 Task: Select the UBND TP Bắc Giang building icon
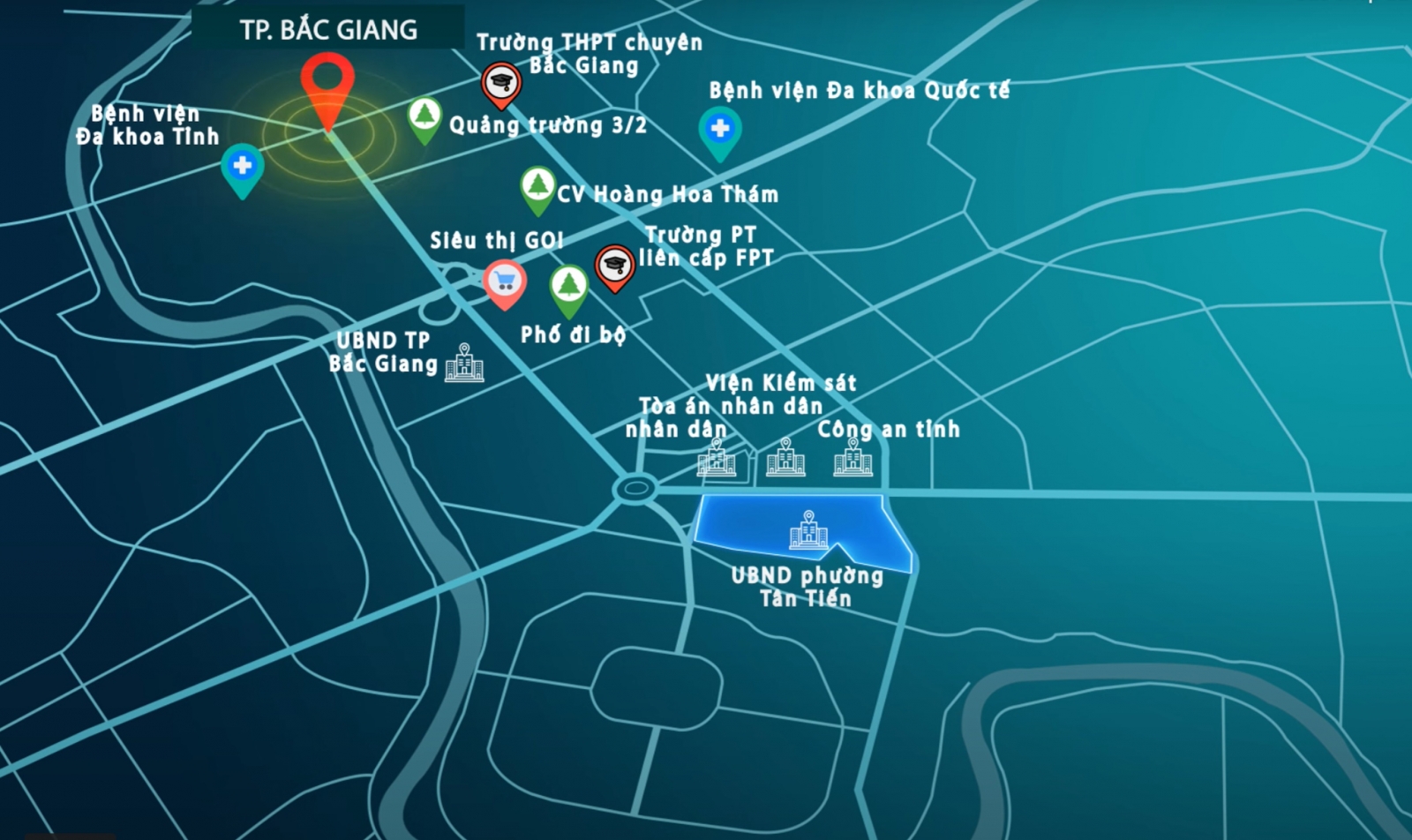464,364
